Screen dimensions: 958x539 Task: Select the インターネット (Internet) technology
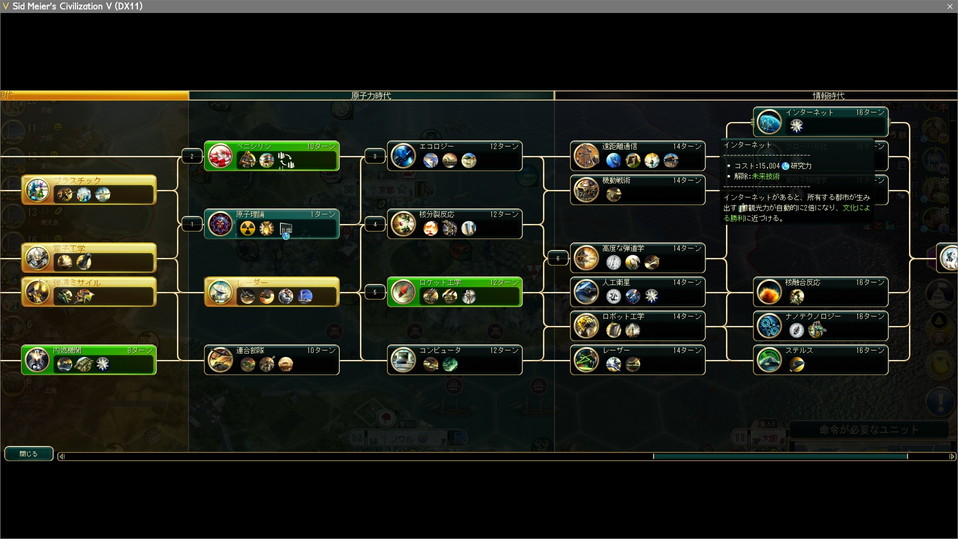tap(820, 121)
